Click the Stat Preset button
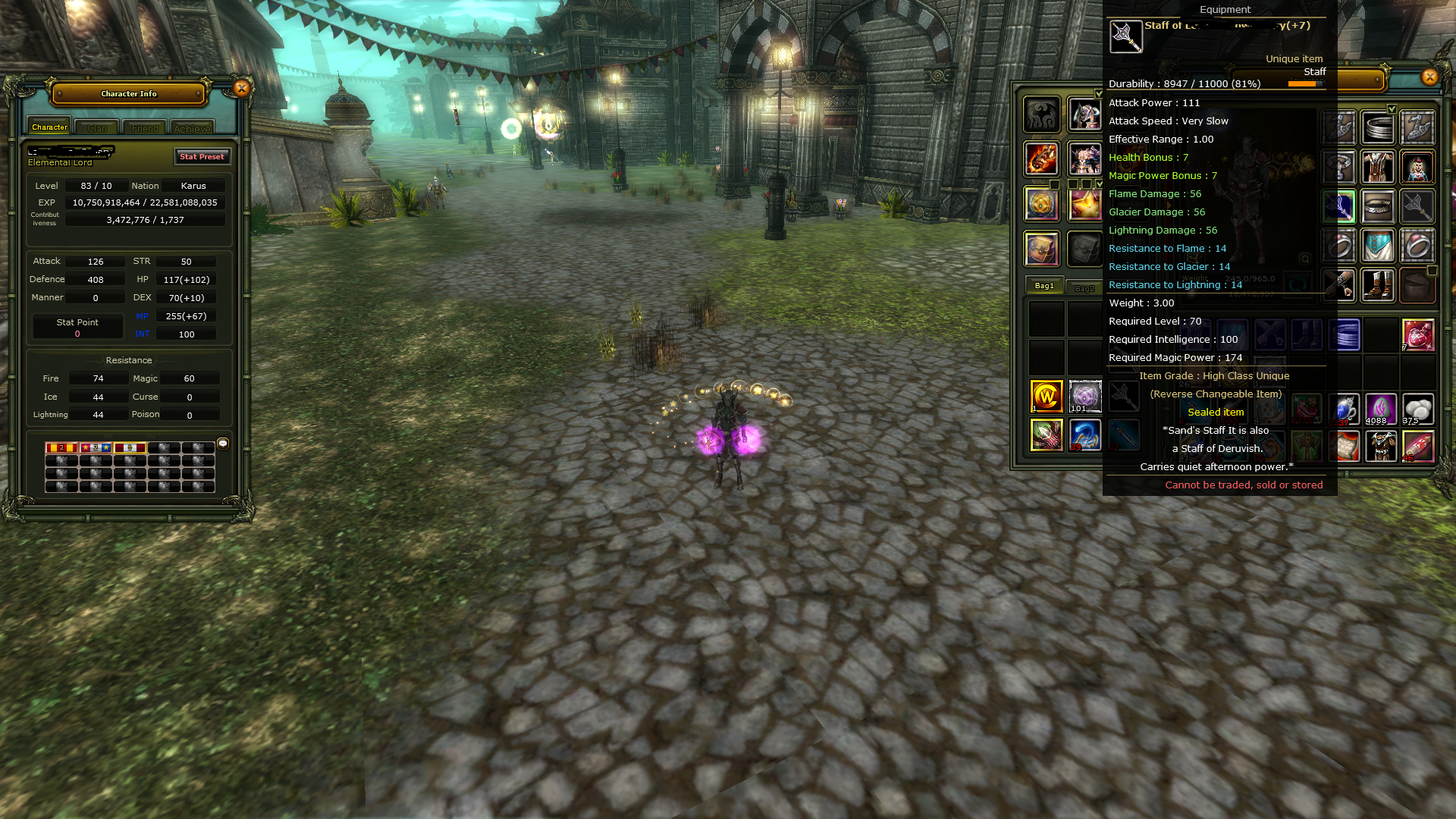The width and height of the screenshot is (1456, 819). point(202,157)
